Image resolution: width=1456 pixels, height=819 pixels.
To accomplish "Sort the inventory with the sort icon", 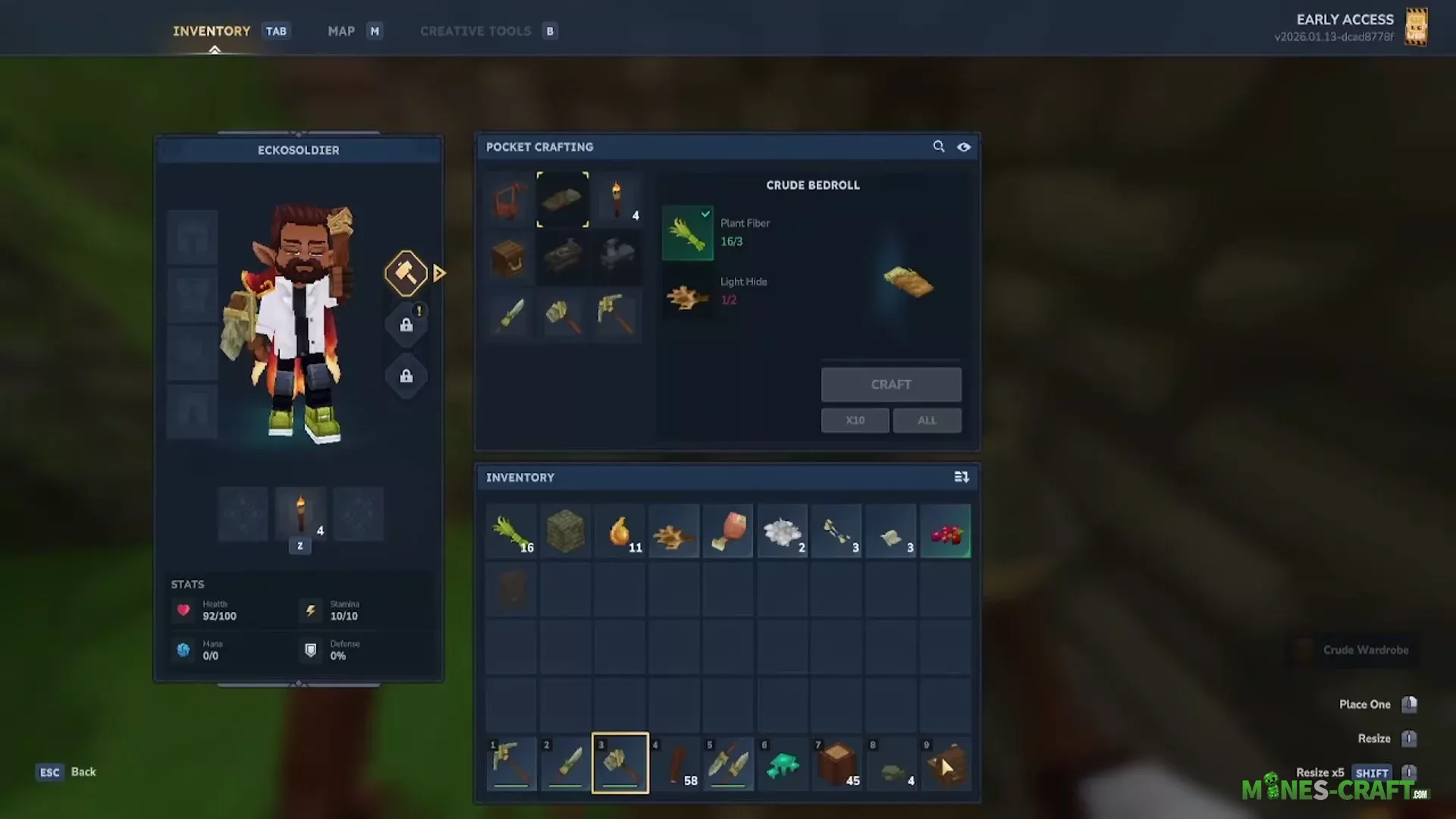I will click(962, 477).
